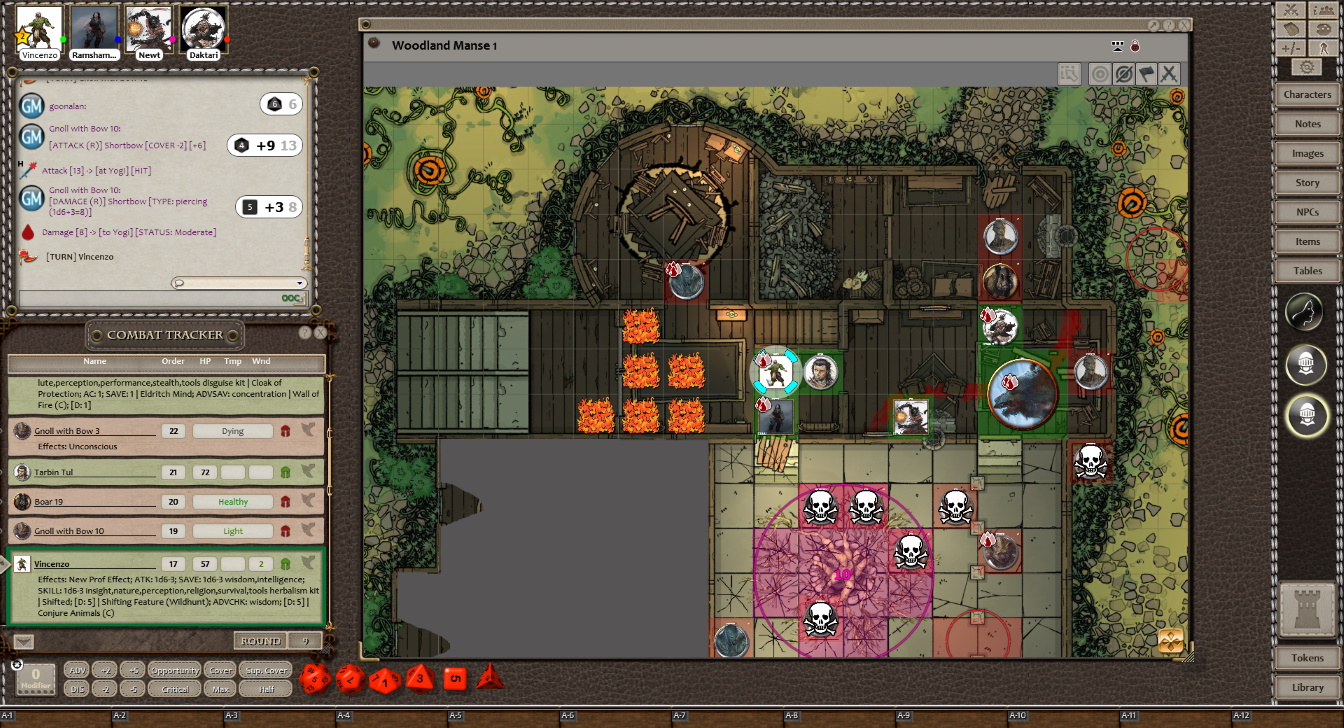Open the Tokens panel
Screen dimensions: 1344x728
[x=1307, y=658]
